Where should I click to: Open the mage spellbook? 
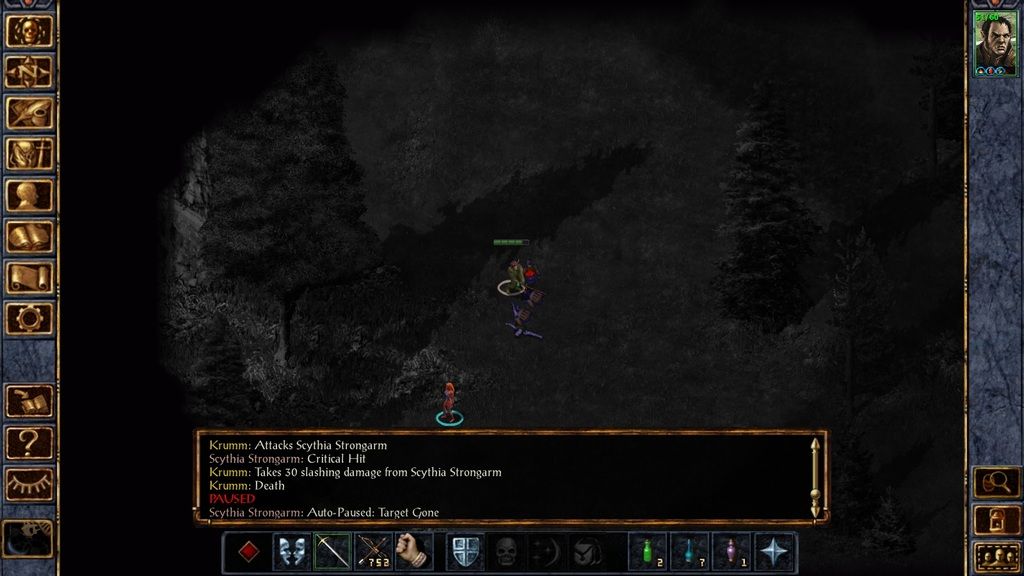pyautogui.click(x=29, y=236)
